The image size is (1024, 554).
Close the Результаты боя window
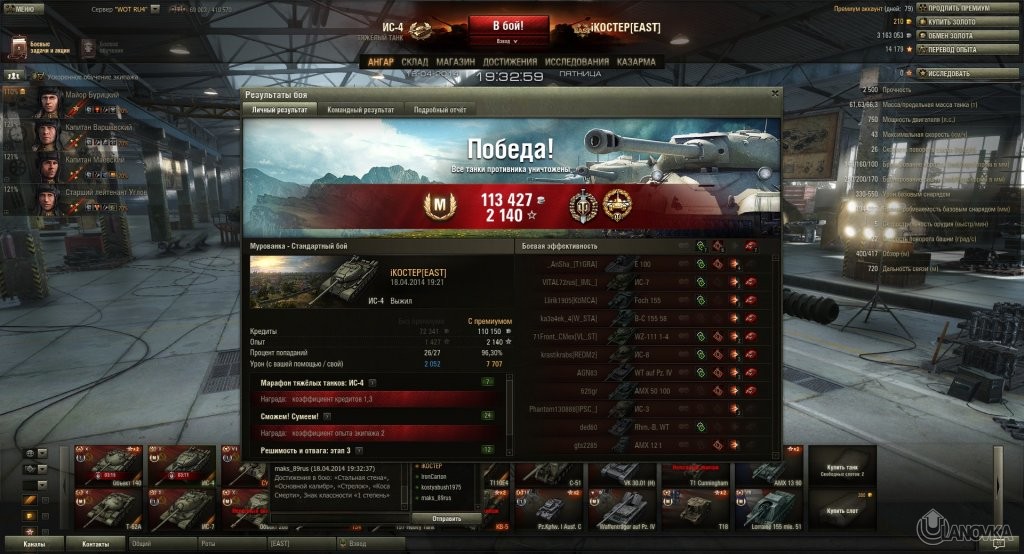(774, 93)
